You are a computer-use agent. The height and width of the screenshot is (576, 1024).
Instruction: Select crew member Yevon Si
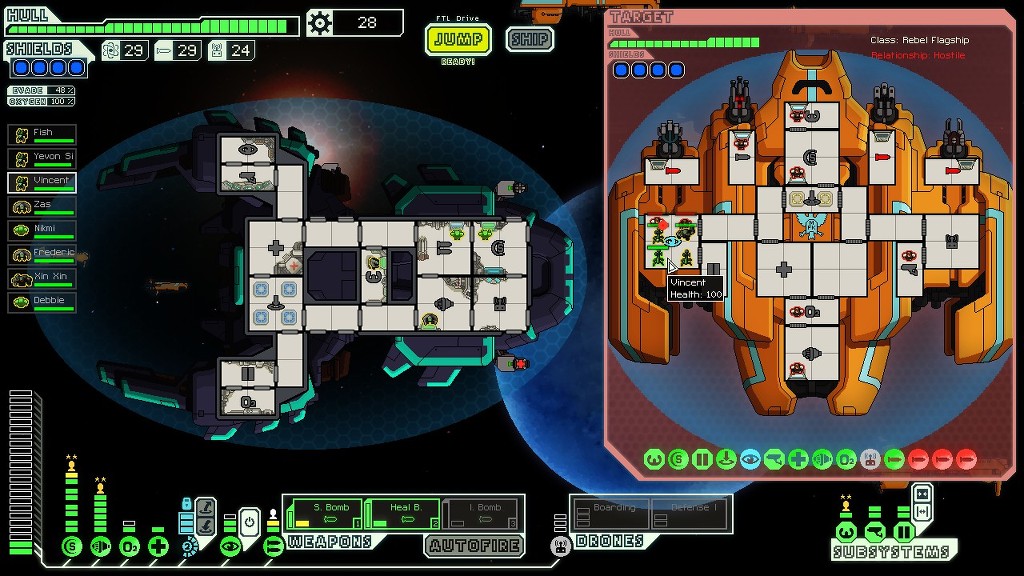(x=43, y=158)
